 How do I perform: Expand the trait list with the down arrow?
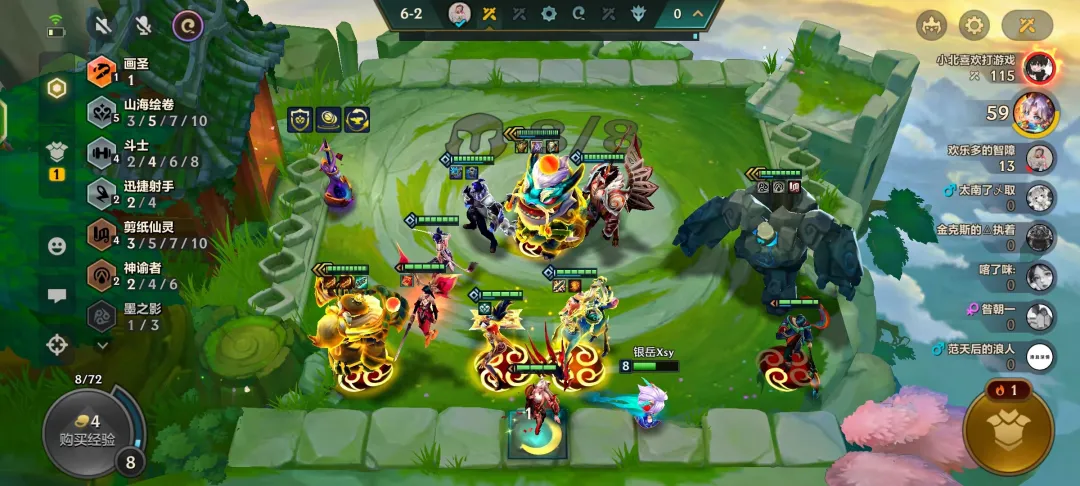(102, 344)
